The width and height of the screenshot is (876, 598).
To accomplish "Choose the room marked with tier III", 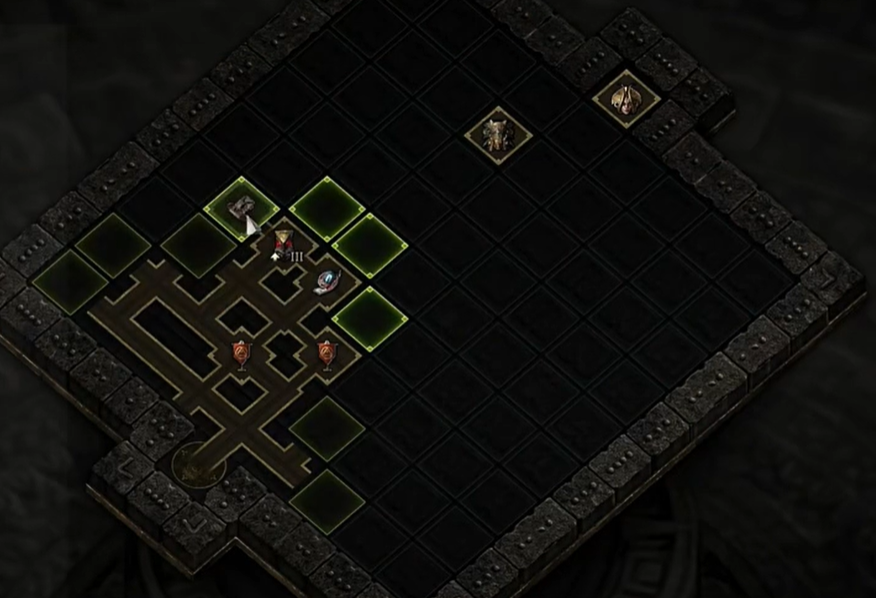I will click(285, 246).
